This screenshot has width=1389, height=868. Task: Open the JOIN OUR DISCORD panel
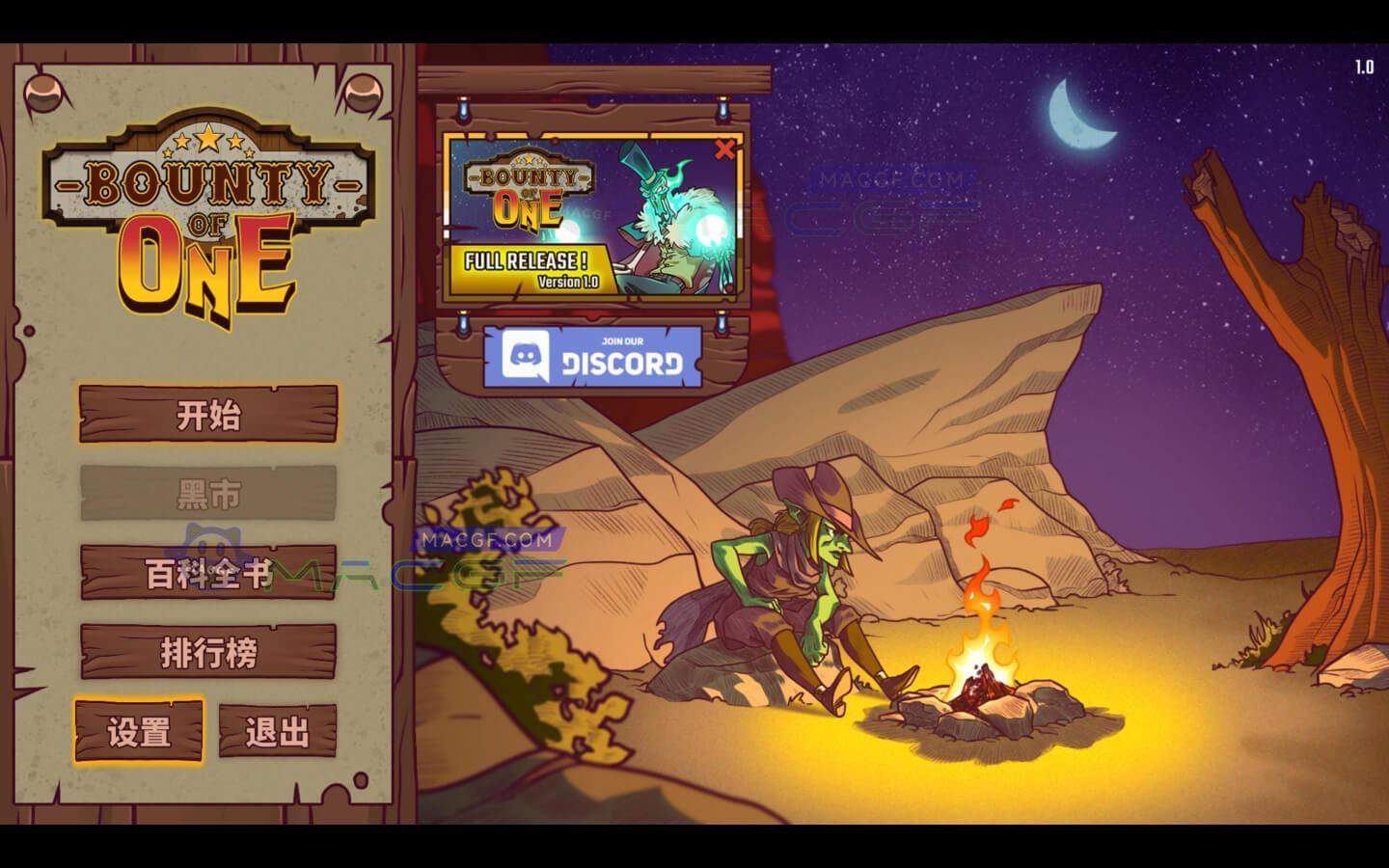(593, 359)
